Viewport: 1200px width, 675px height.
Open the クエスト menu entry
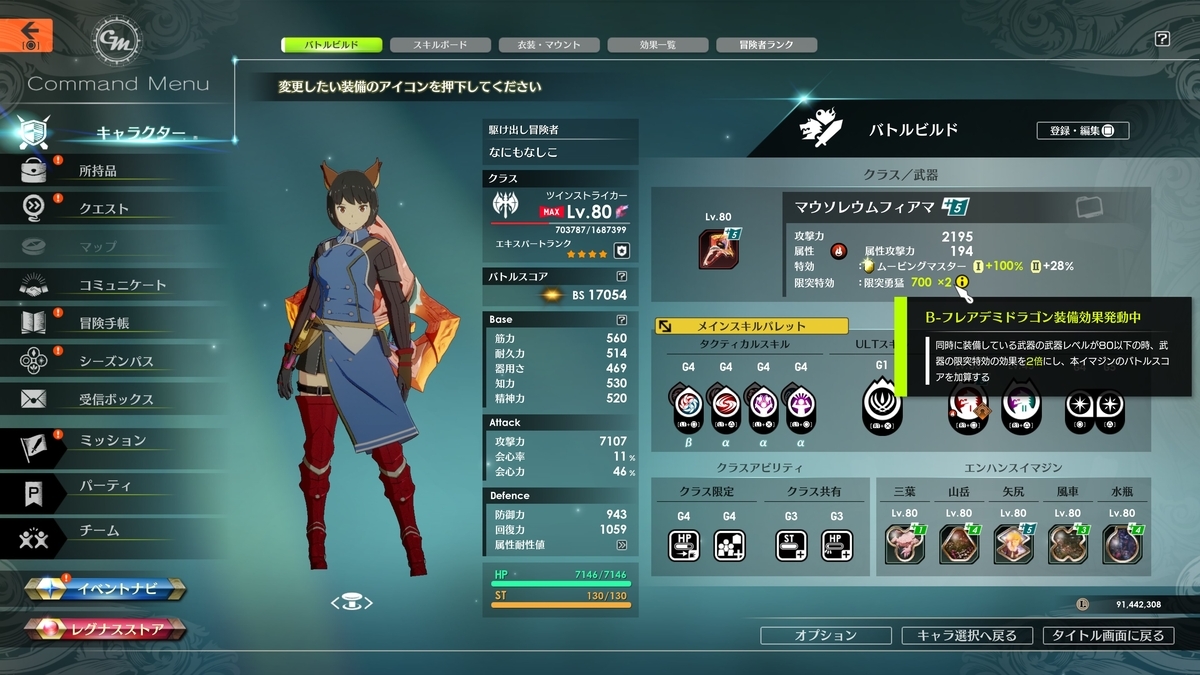pyautogui.click(x=103, y=209)
